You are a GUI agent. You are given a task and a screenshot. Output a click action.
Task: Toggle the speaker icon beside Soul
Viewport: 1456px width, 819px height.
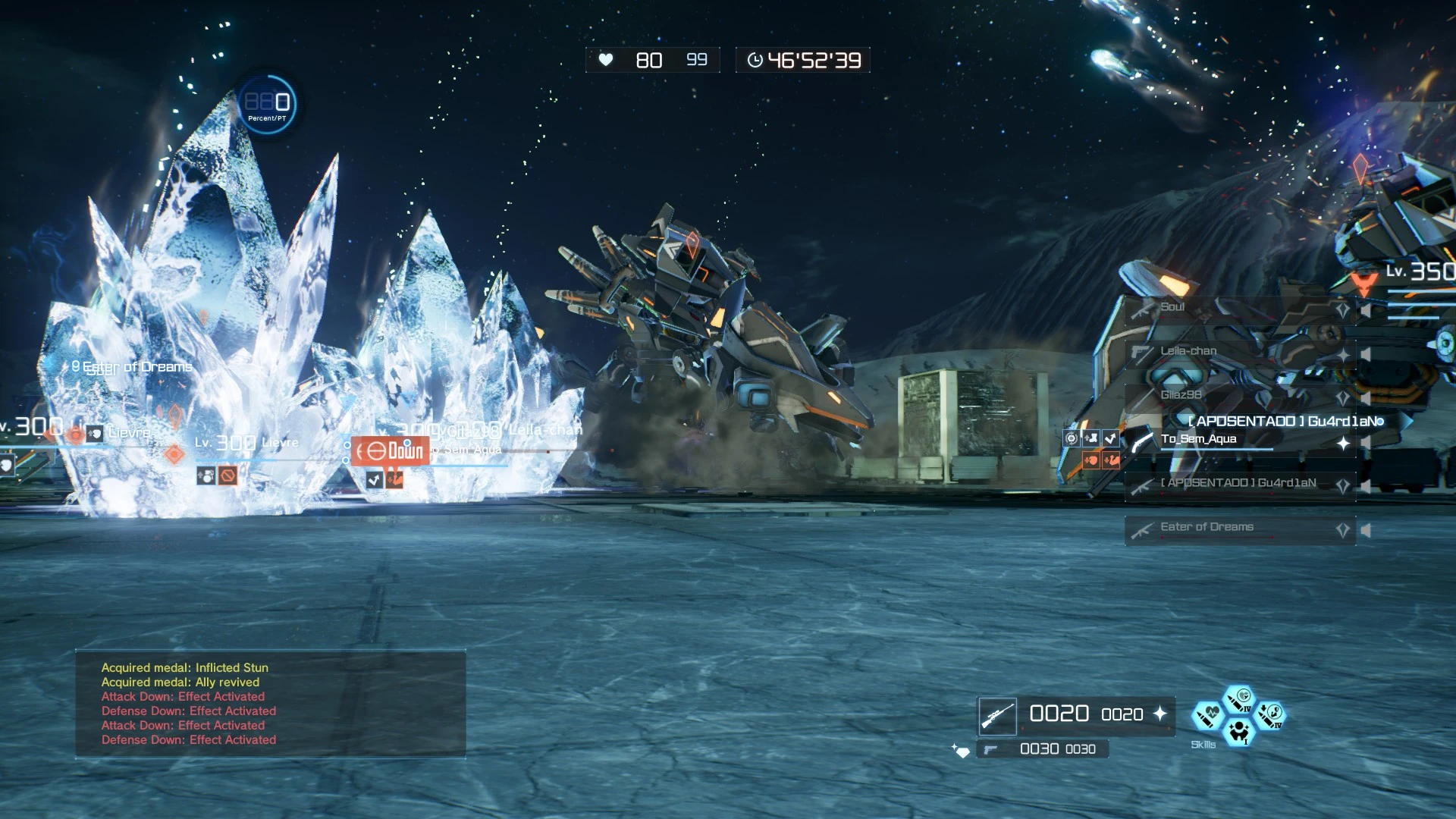1366,310
